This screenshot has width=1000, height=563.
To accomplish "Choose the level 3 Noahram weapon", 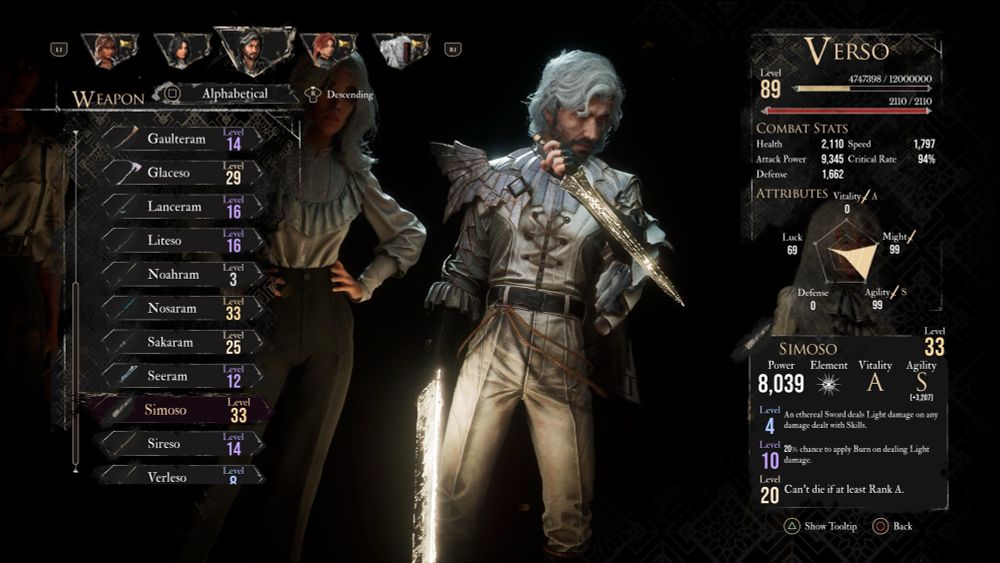I will coord(178,275).
